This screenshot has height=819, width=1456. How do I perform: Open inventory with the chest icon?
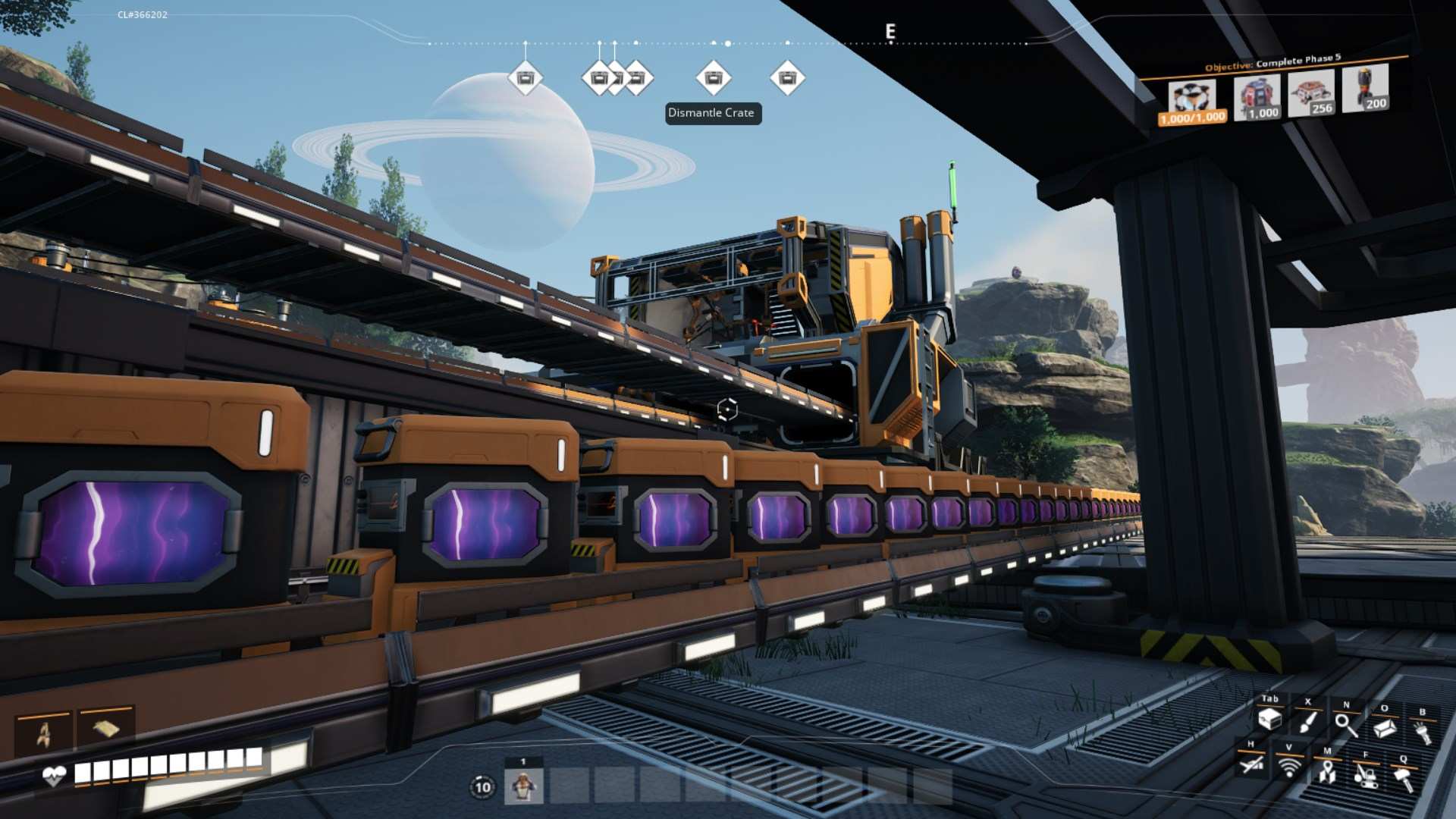(1269, 719)
